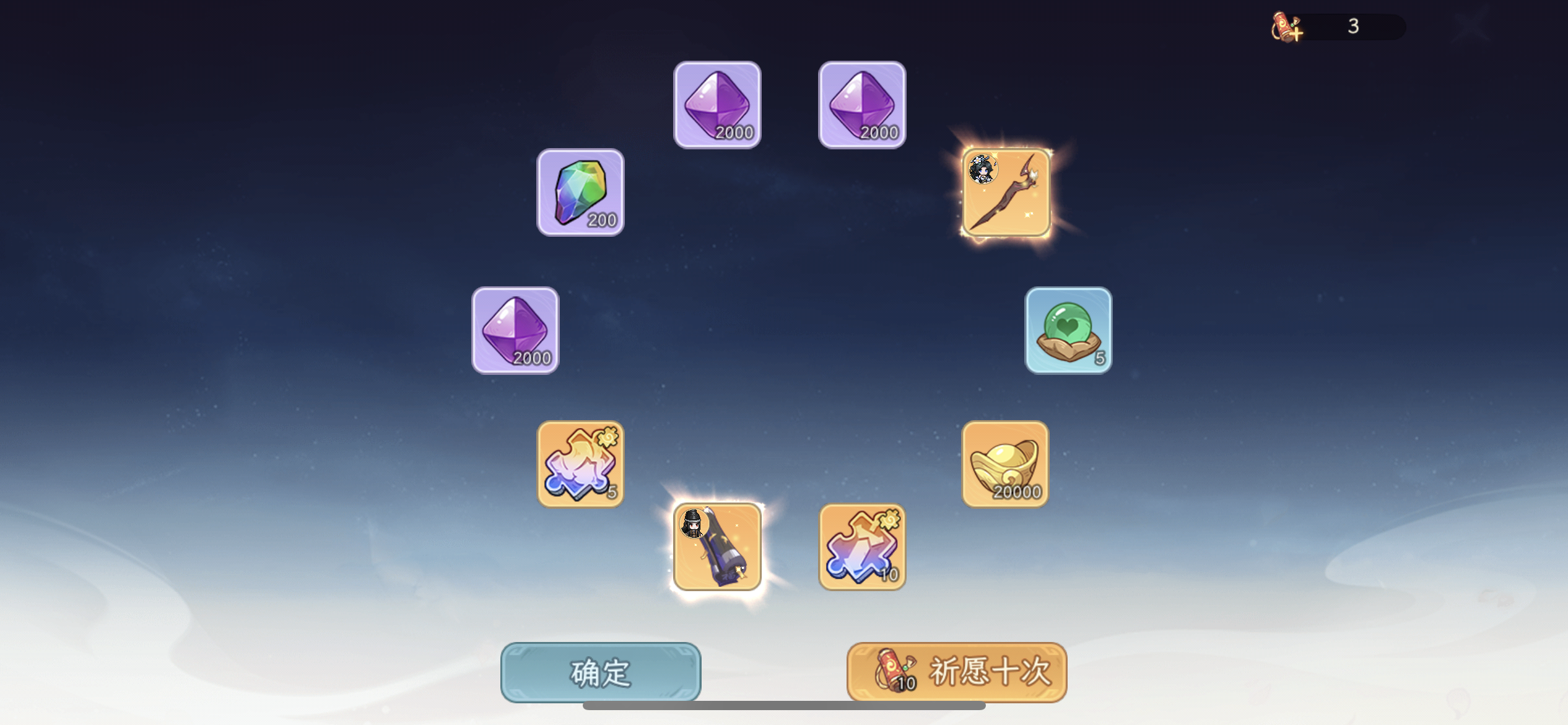Click the glowing black cannon weapon reward
Image resolution: width=1568 pixels, height=725 pixels.
pos(717,548)
